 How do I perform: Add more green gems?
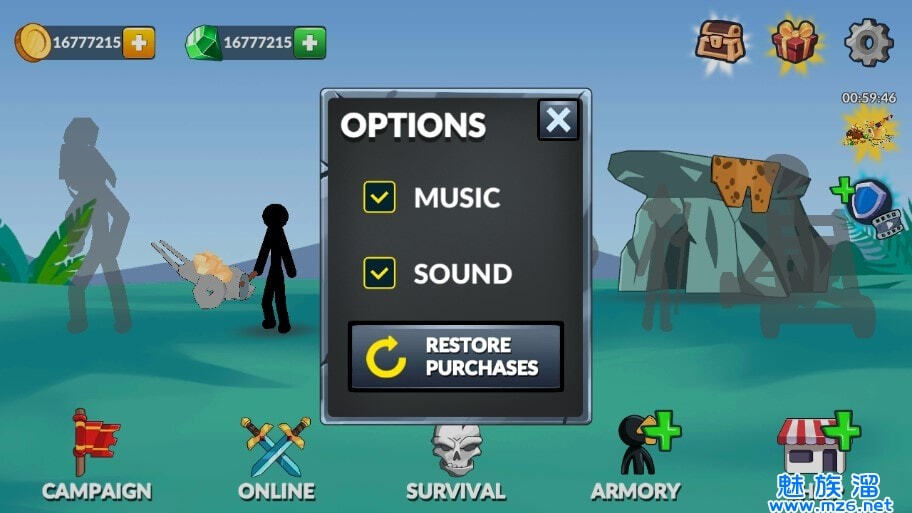(309, 43)
